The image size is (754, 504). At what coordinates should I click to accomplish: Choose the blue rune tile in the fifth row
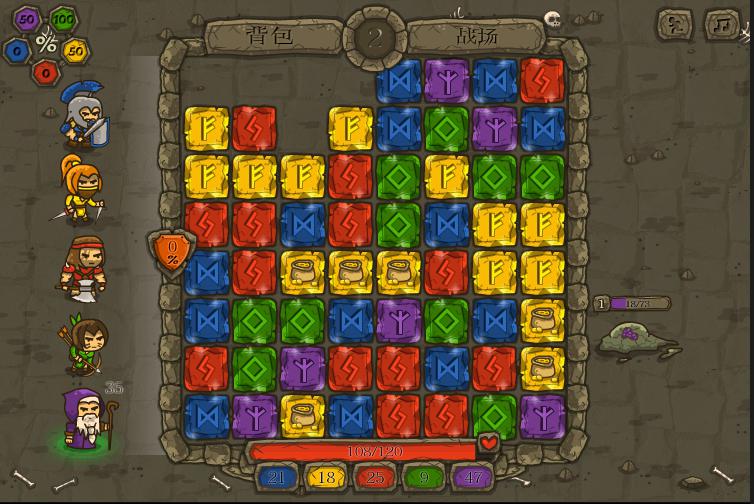tap(206, 272)
